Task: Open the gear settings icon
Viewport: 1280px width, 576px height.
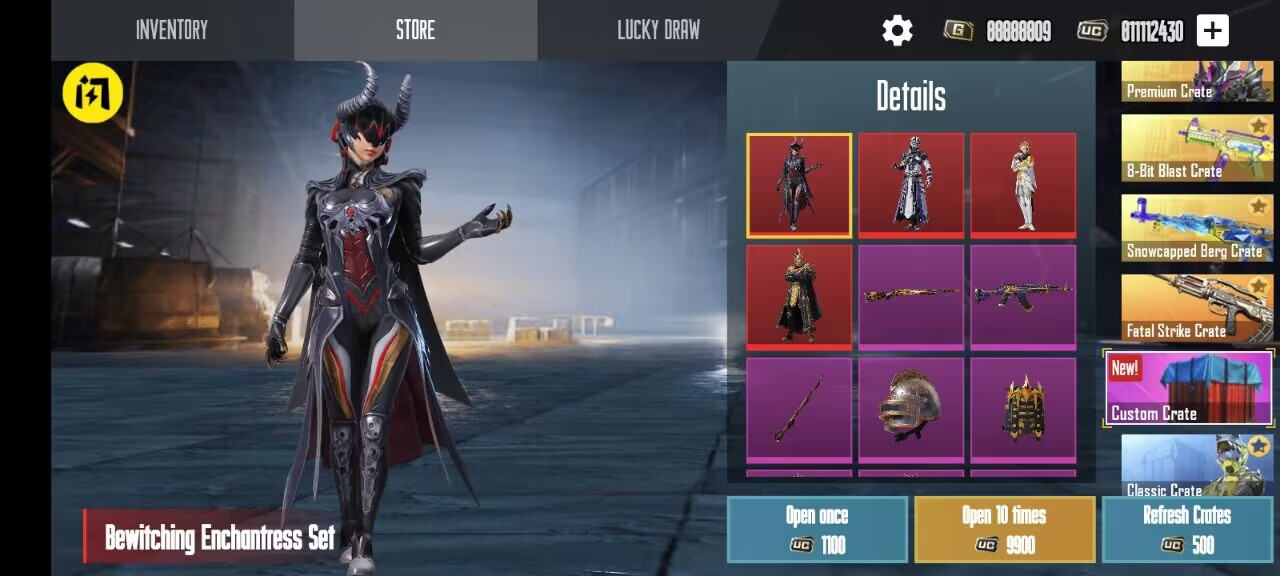Action: (x=897, y=31)
